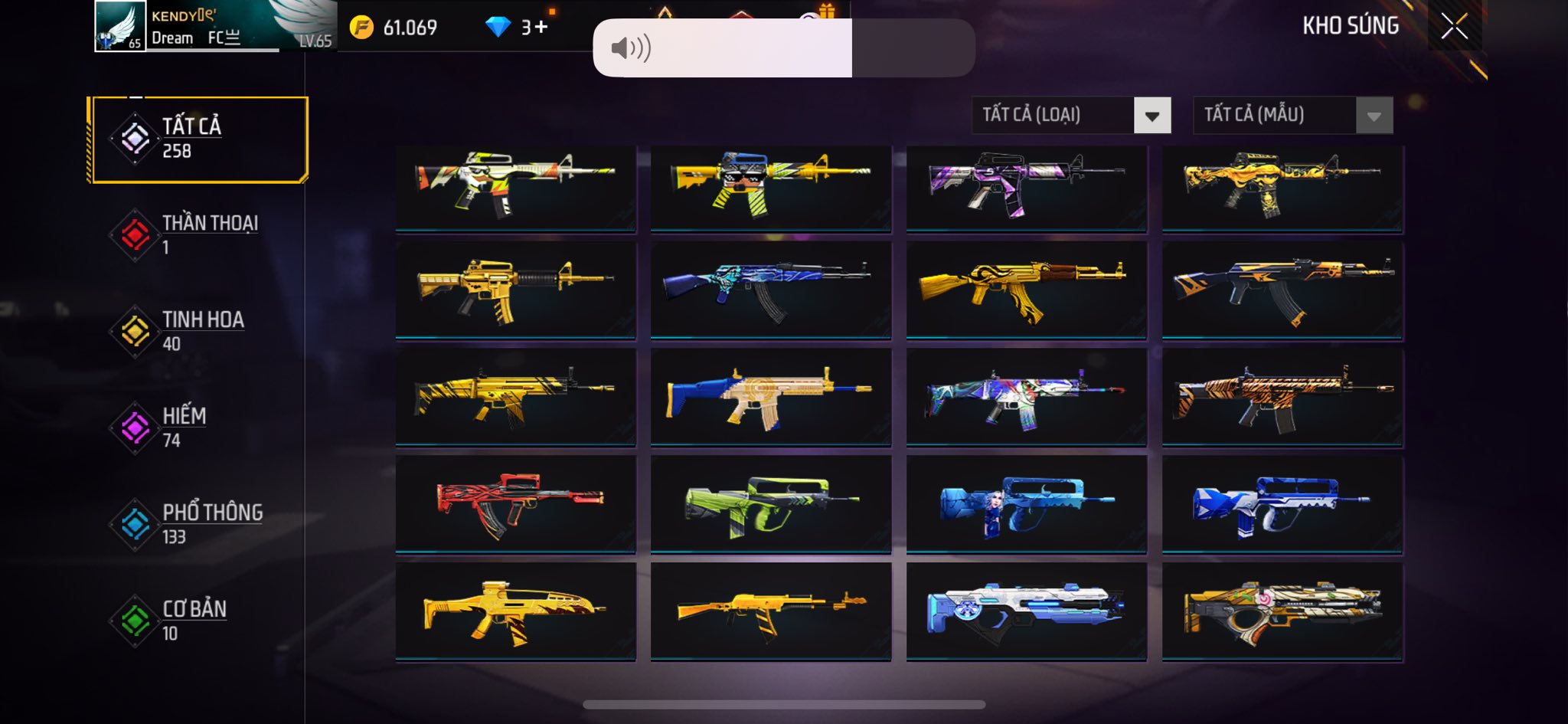The width and height of the screenshot is (1568, 724).
Task: Open the KENDY player profile avatar
Action: pos(120,26)
